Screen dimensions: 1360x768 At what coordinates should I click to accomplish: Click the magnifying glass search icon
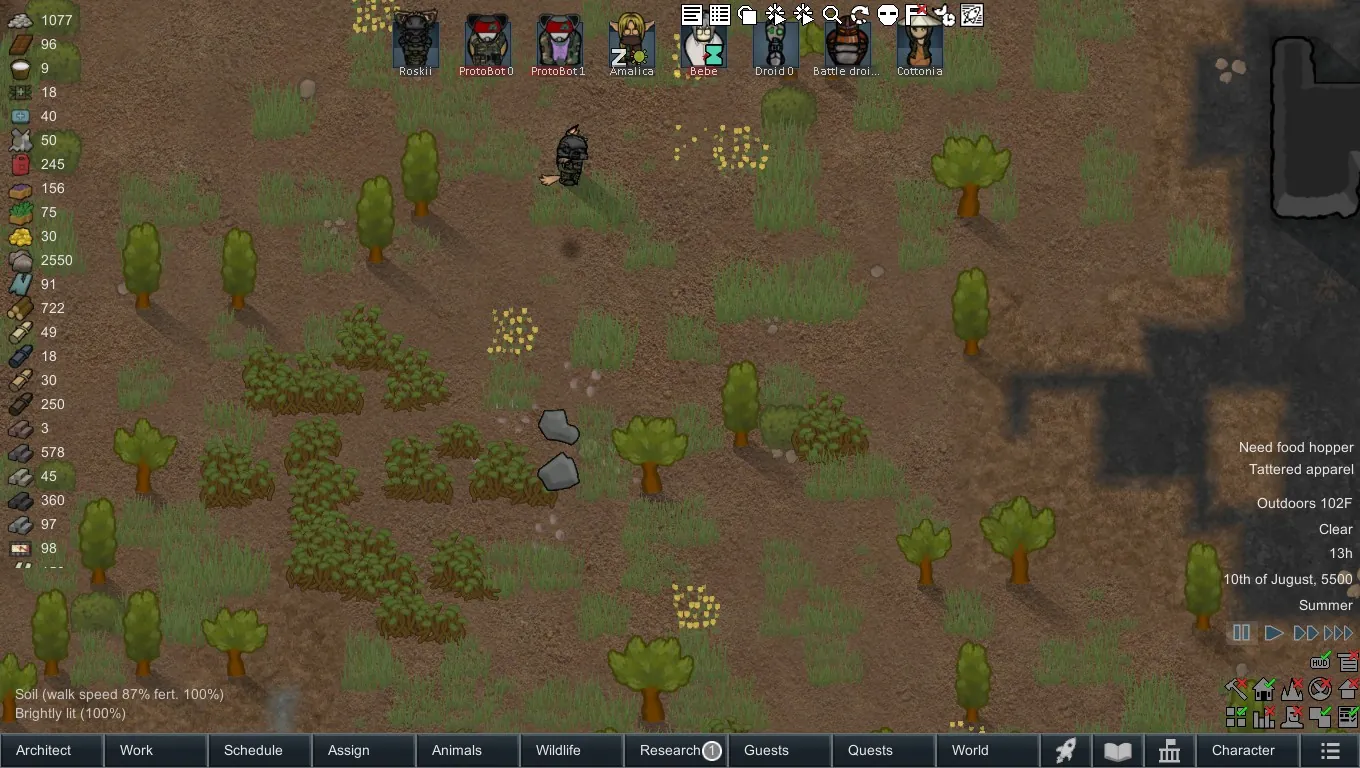[831, 15]
